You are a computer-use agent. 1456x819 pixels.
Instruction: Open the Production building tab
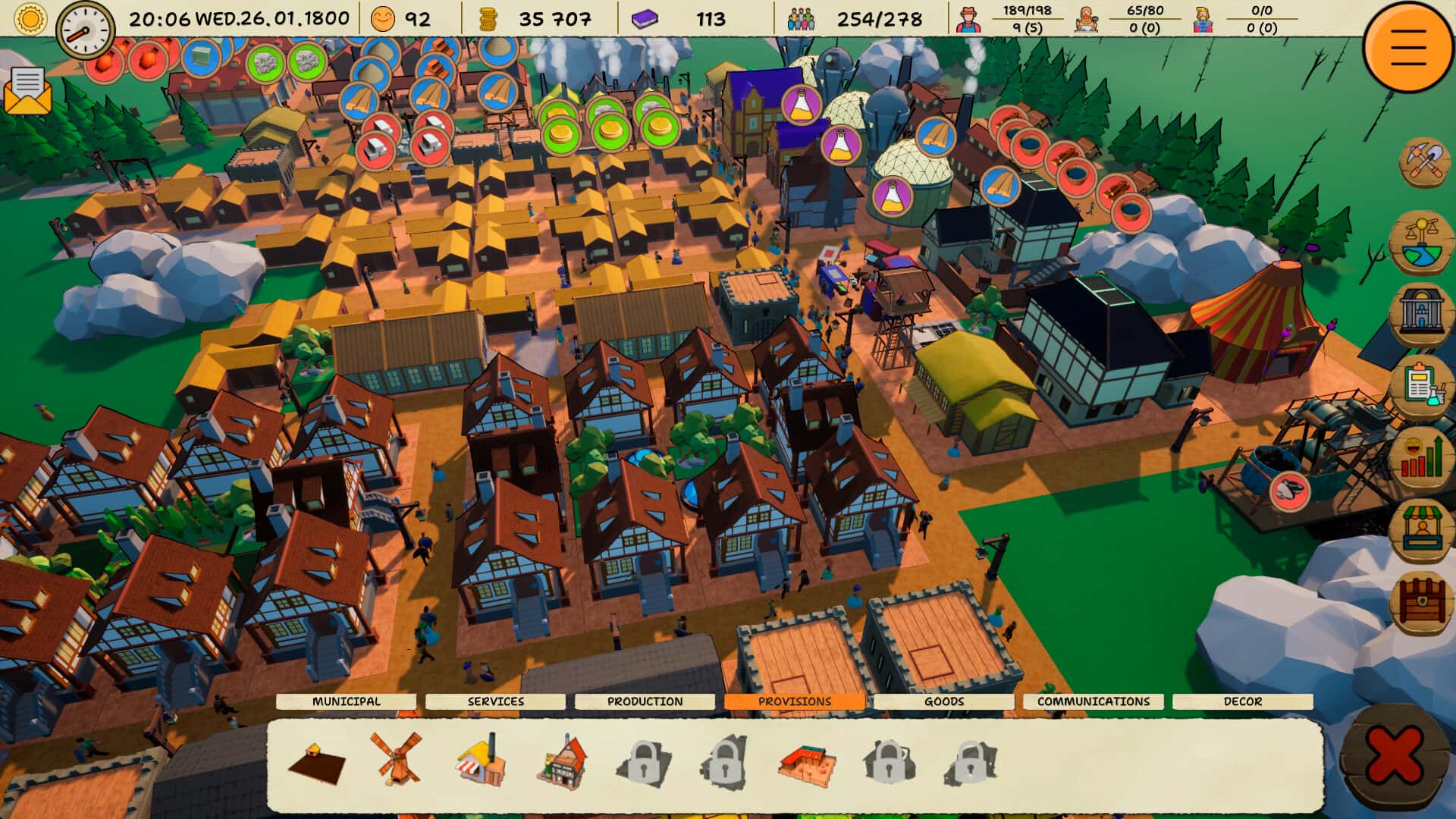point(645,701)
